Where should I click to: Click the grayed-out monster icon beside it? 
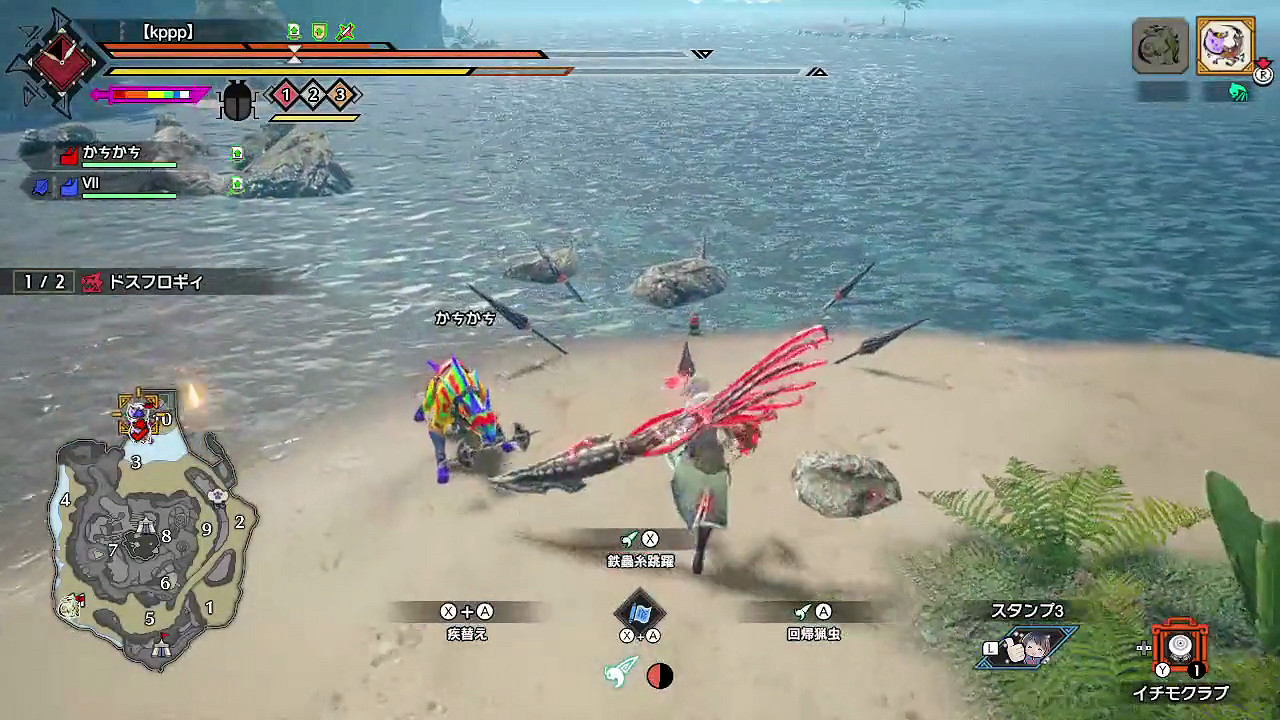click(1162, 44)
